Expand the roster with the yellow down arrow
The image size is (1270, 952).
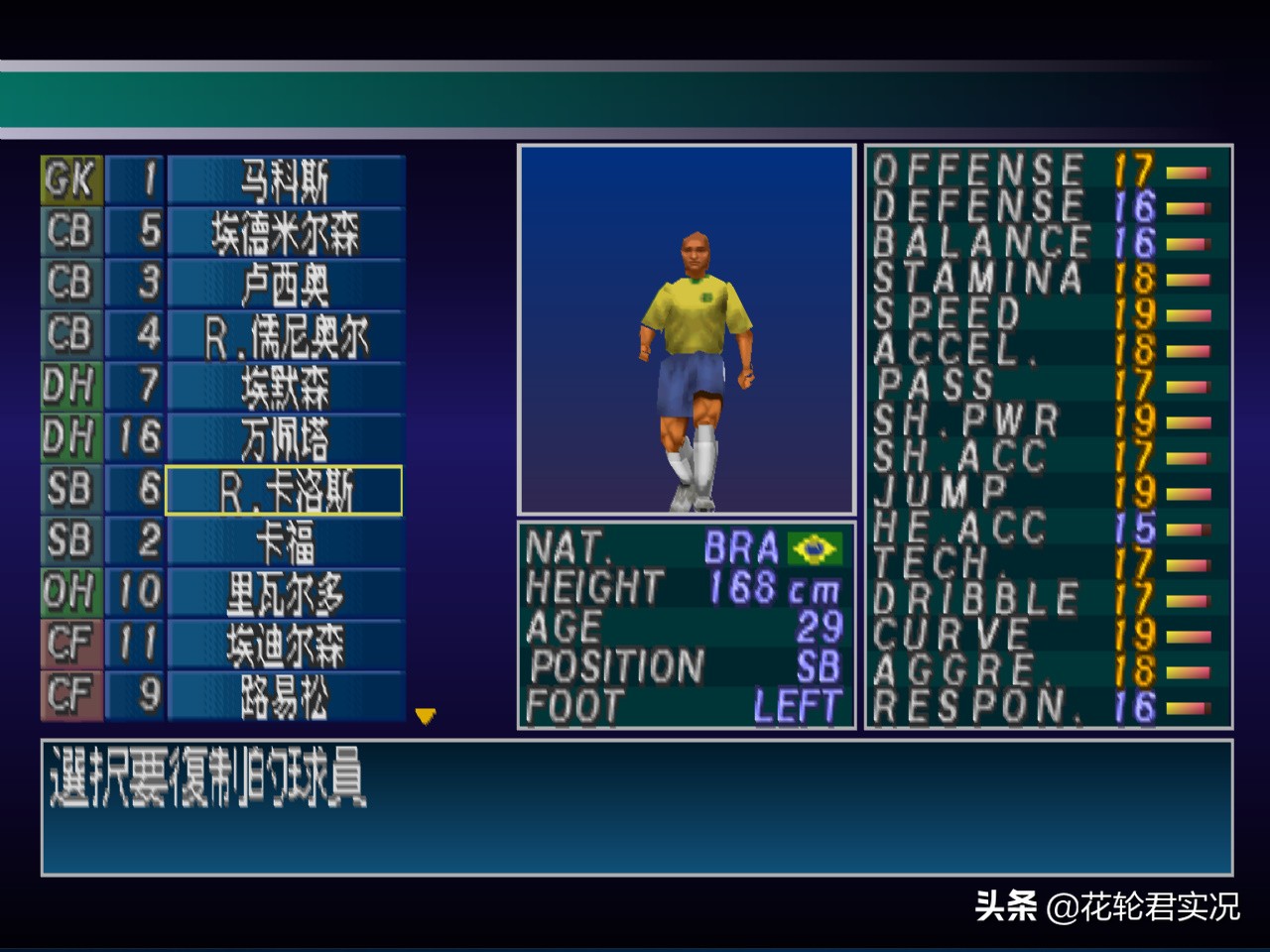(x=425, y=716)
